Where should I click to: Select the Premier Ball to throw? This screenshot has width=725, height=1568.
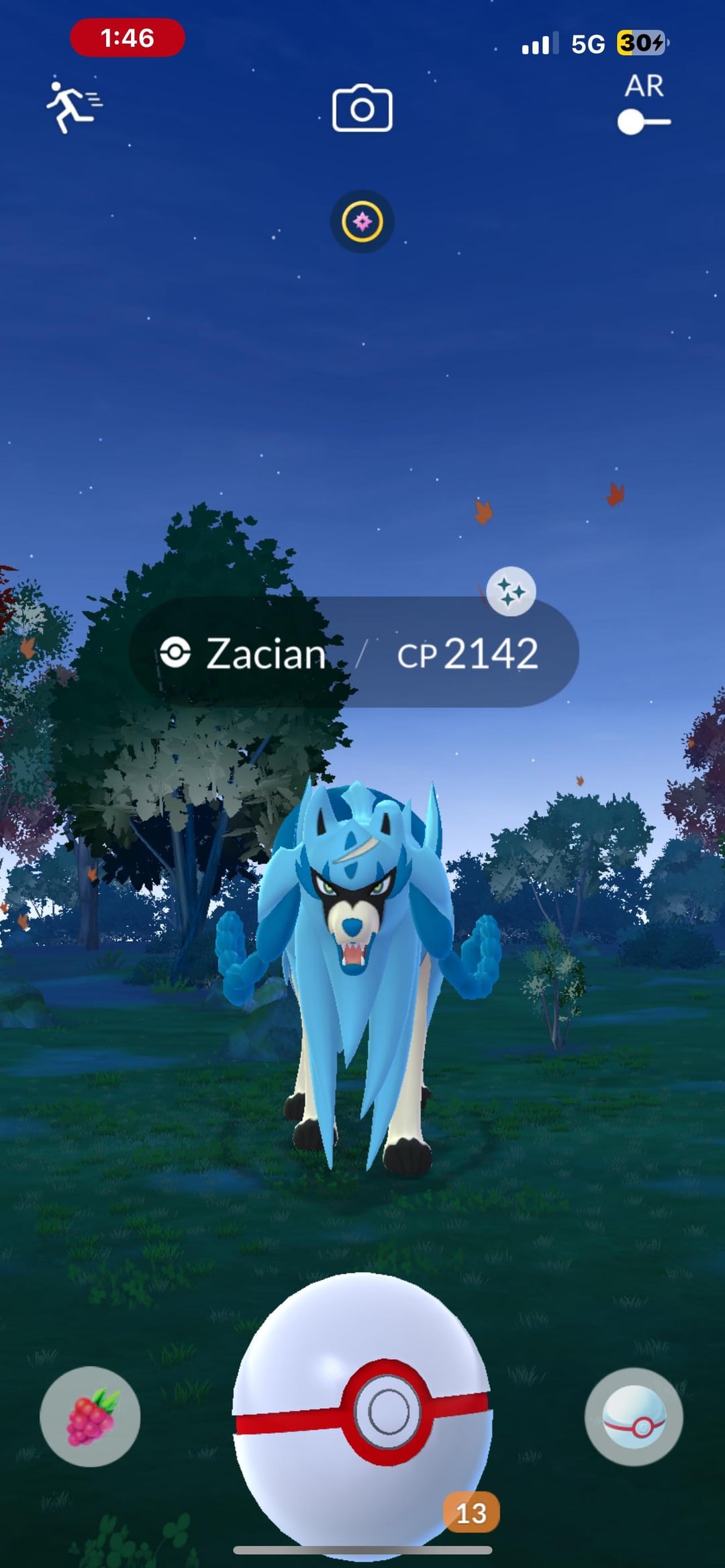(x=362, y=1410)
